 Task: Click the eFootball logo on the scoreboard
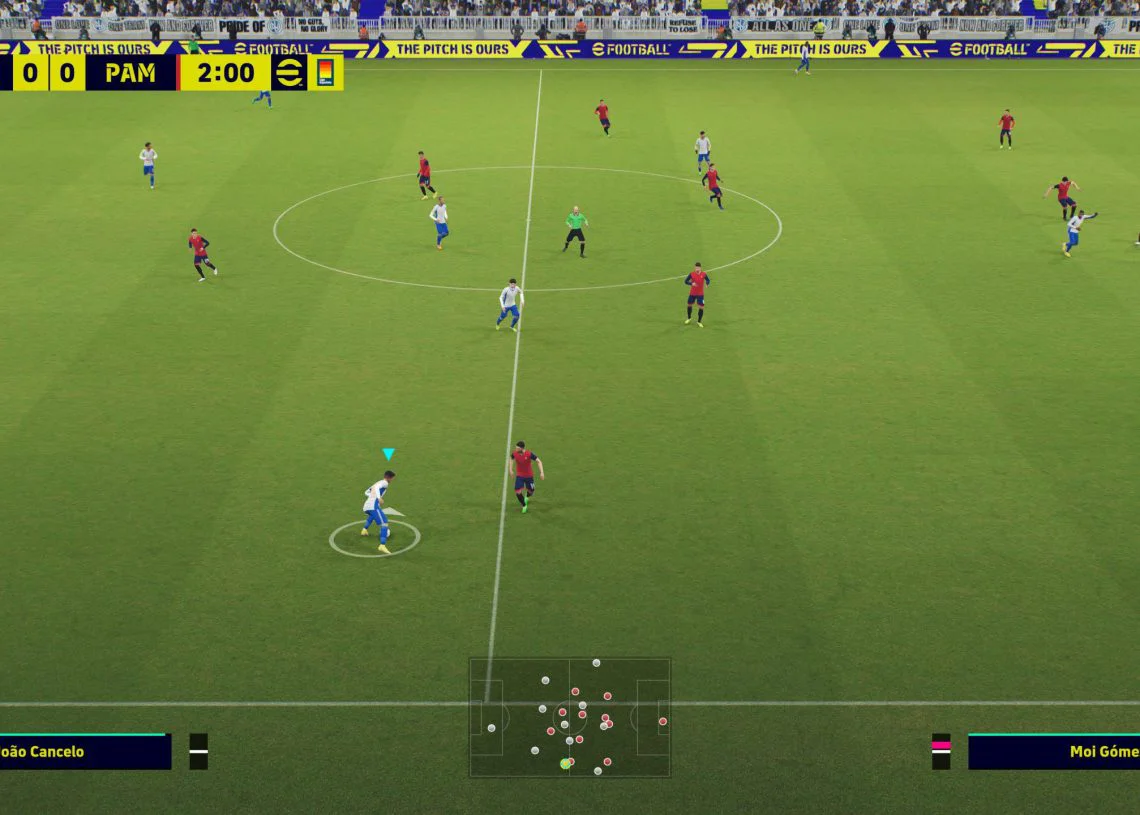[289, 73]
